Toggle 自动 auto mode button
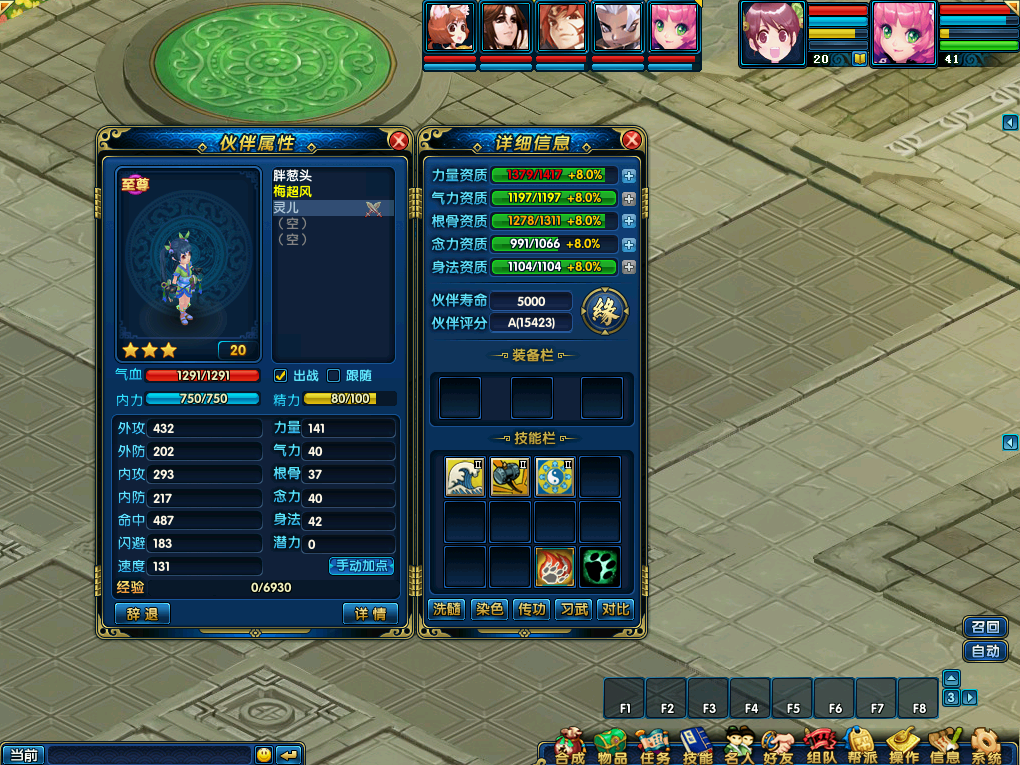This screenshot has height=765, width=1020. 985,651
